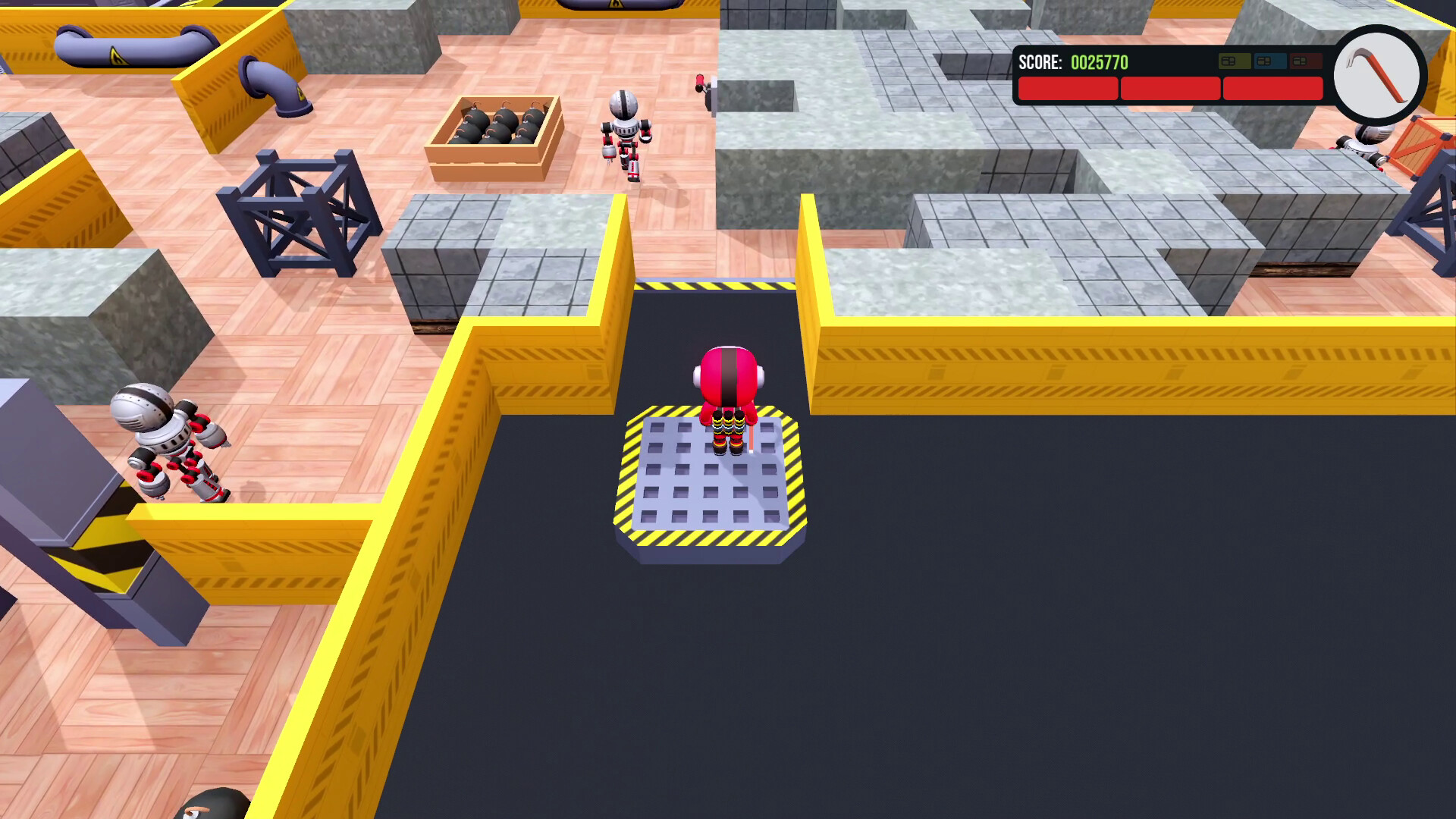Image resolution: width=1456 pixels, height=819 pixels.
Task: Click the green score counter 0025770
Action: click(1098, 63)
